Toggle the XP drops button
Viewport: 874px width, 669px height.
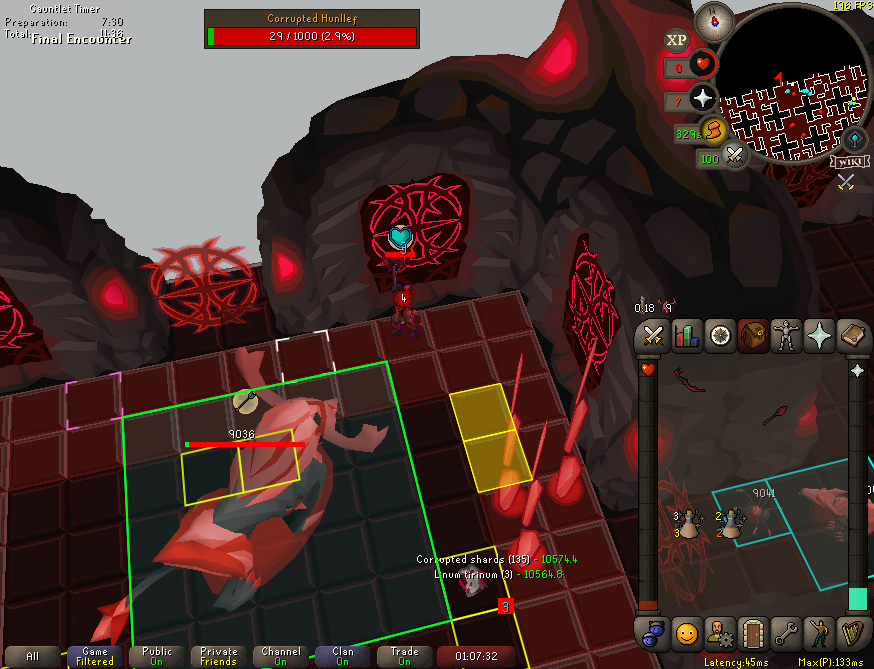coord(677,40)
